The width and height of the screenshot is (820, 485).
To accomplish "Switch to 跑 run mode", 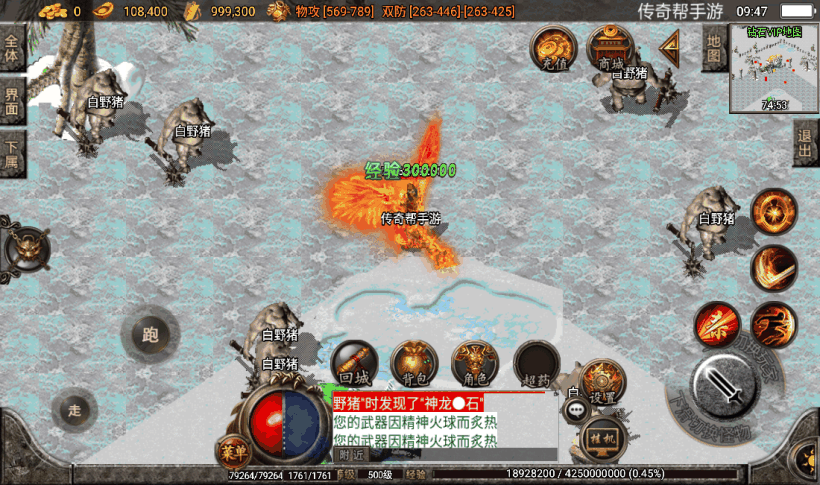I will [151, 335].
